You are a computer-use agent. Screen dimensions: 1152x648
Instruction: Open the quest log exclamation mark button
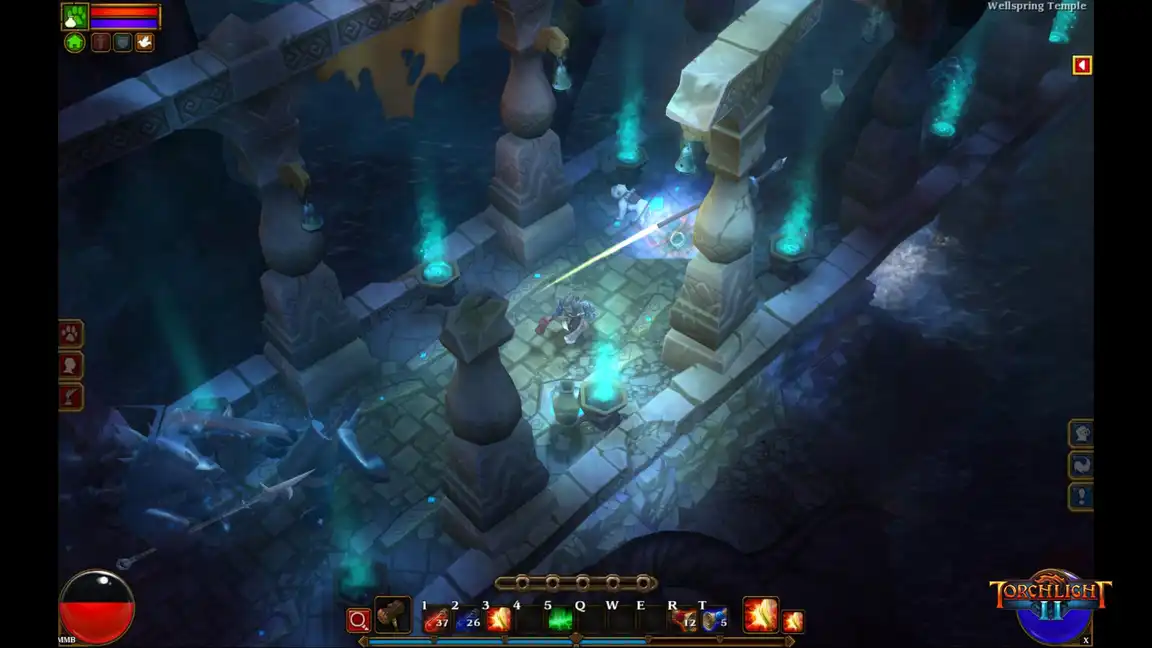click(x=1081, y=496)
